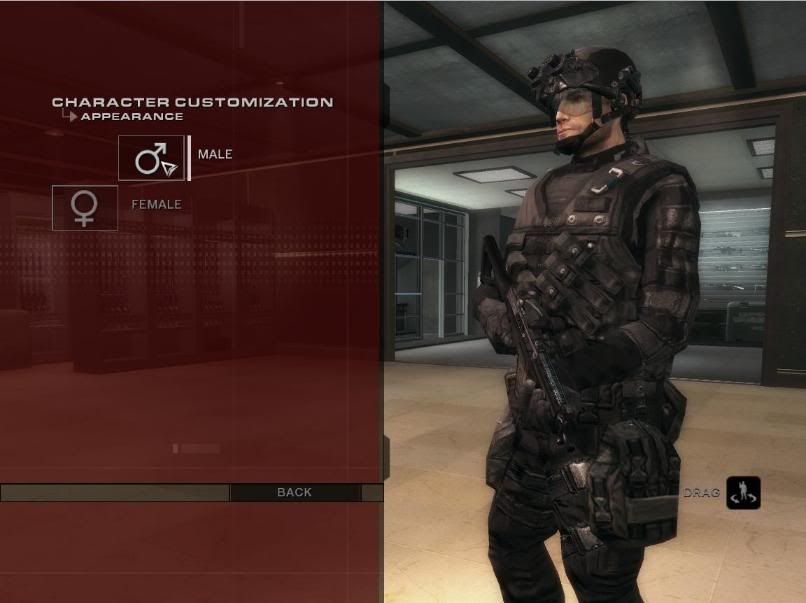Image resolution: width=806 pixels, height=603 pixels.
Task: Go back with the Back button
Action: click(x=294, y=492)
